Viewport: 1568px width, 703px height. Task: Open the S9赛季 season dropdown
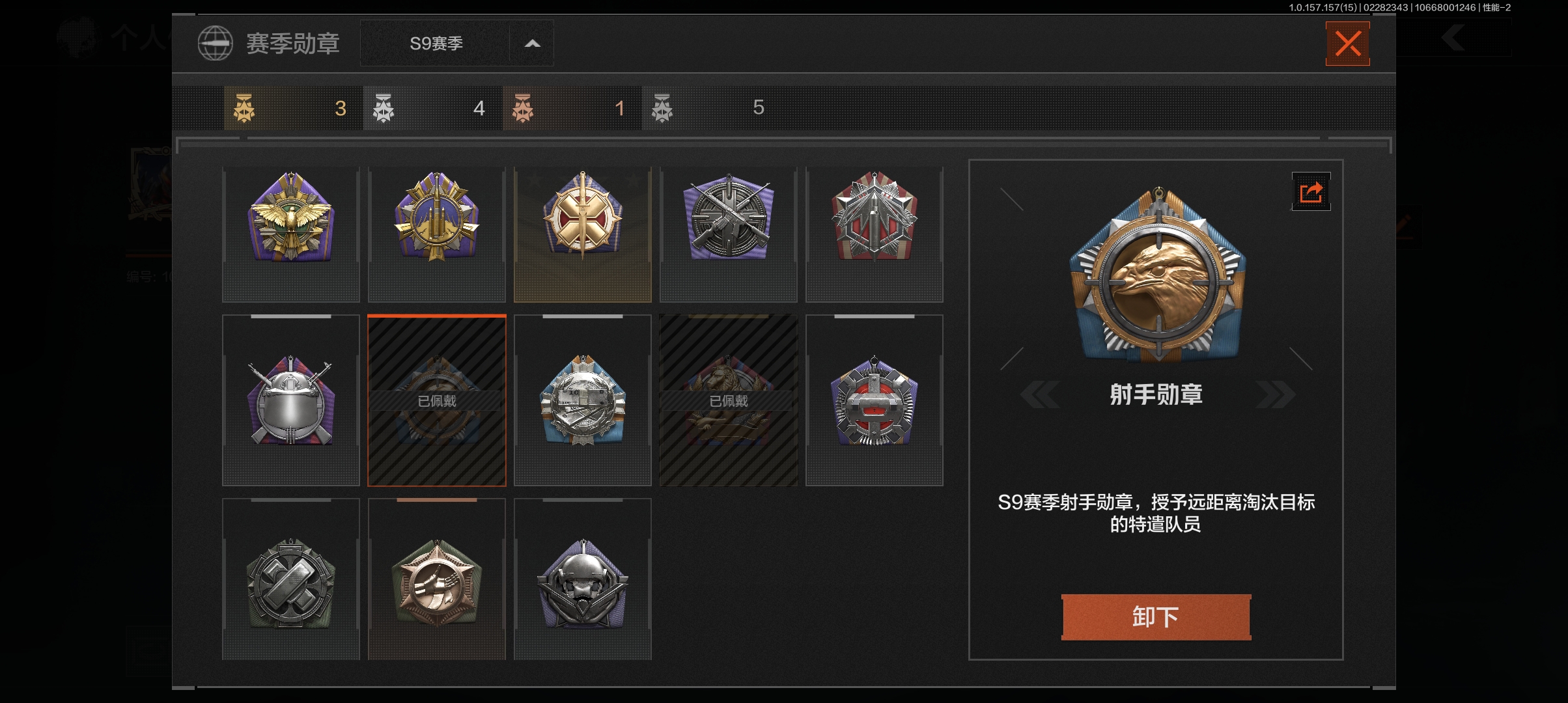point(456,44)
